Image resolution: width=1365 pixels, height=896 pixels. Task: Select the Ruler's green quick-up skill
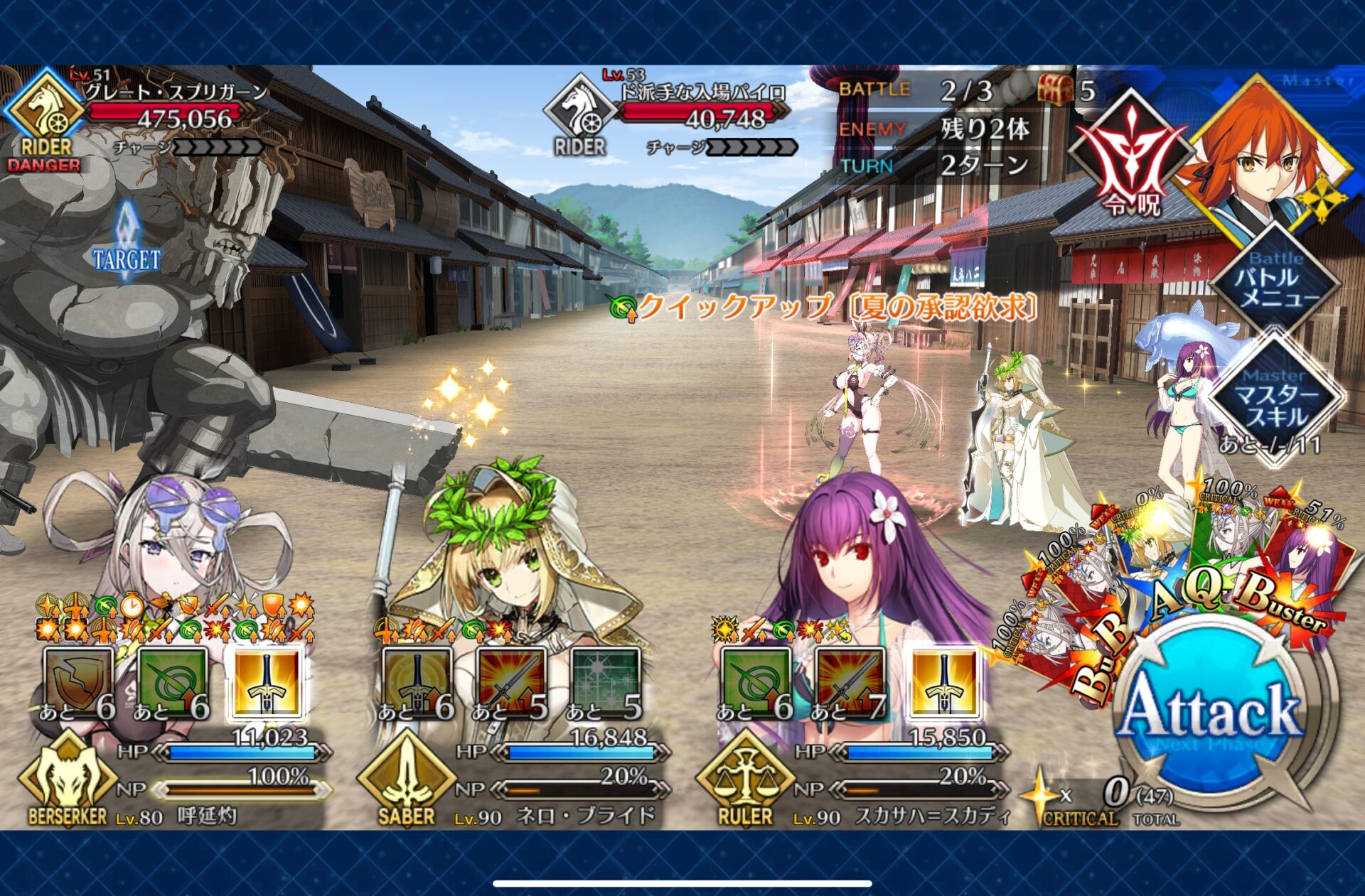(x=755, y=684)
